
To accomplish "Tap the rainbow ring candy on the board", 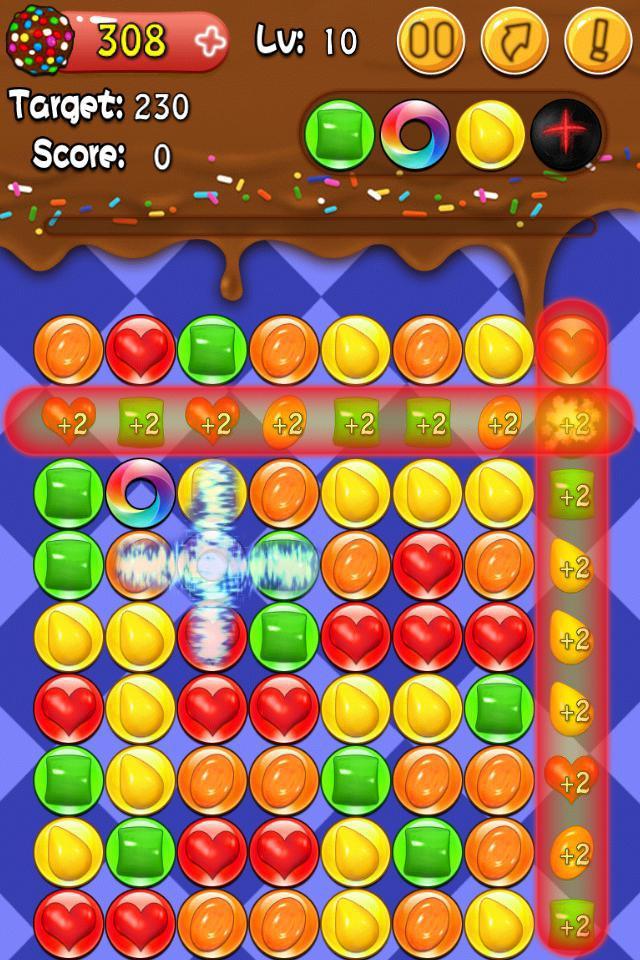I will coord(140,493).
